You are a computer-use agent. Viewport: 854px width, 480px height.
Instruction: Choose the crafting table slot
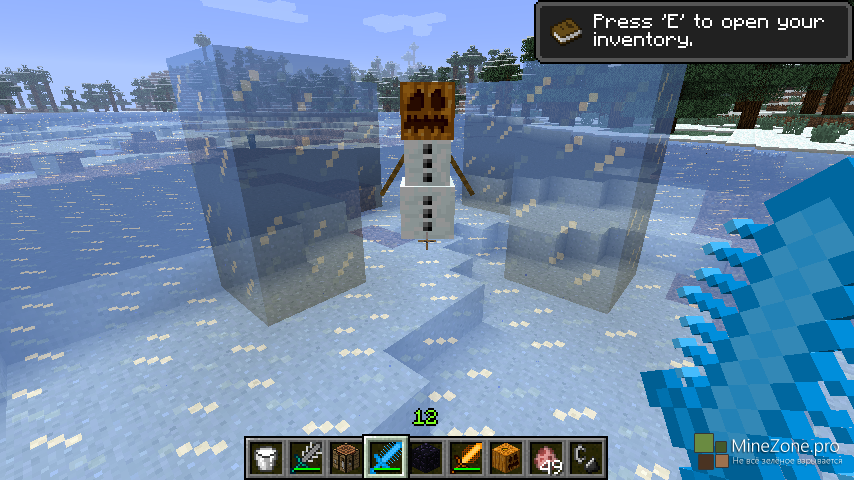click(345, 457)
